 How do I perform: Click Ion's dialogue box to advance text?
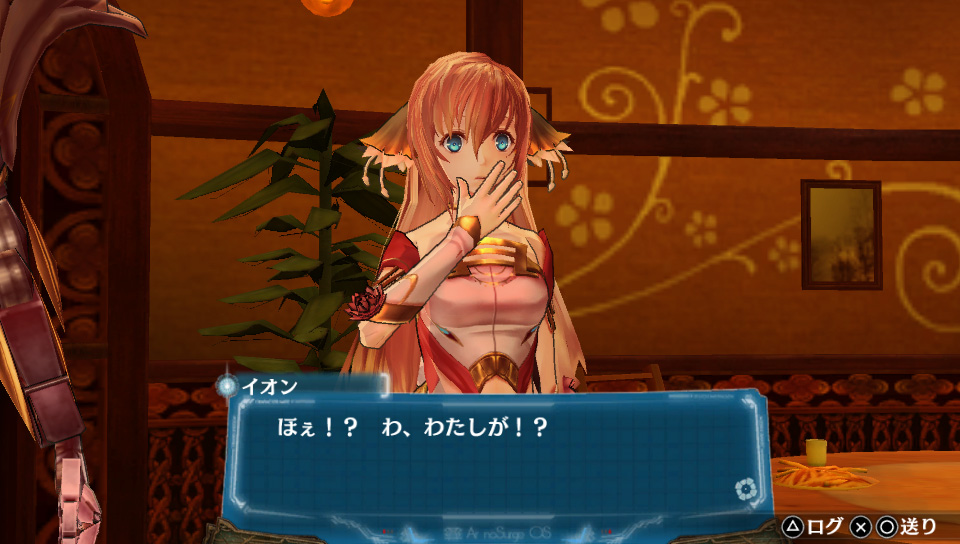click(495, 455)
